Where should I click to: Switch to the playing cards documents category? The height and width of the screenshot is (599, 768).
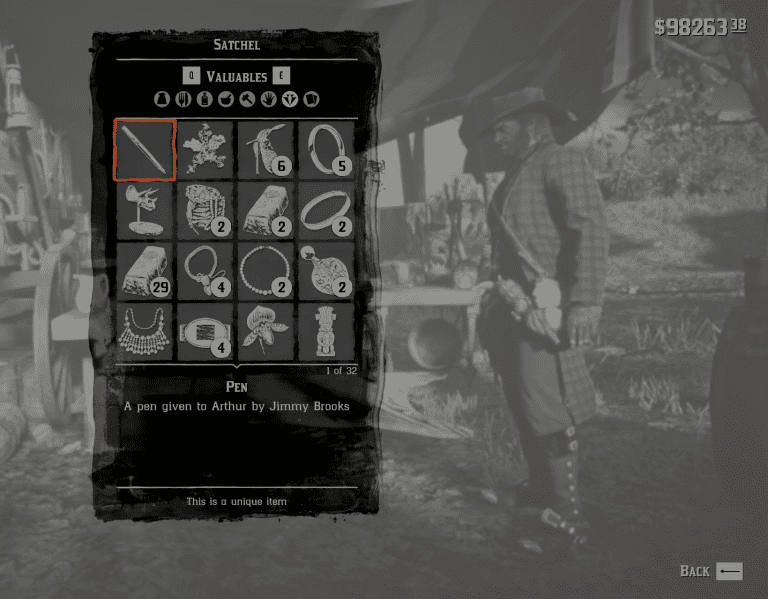pos(311,99)
